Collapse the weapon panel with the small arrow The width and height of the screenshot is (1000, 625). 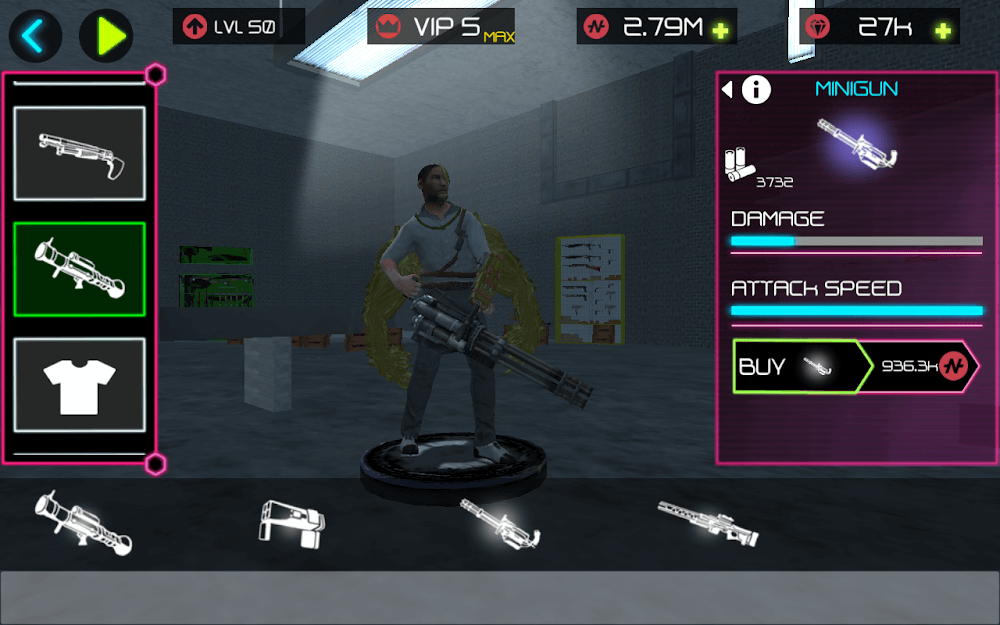click(727, 90)
